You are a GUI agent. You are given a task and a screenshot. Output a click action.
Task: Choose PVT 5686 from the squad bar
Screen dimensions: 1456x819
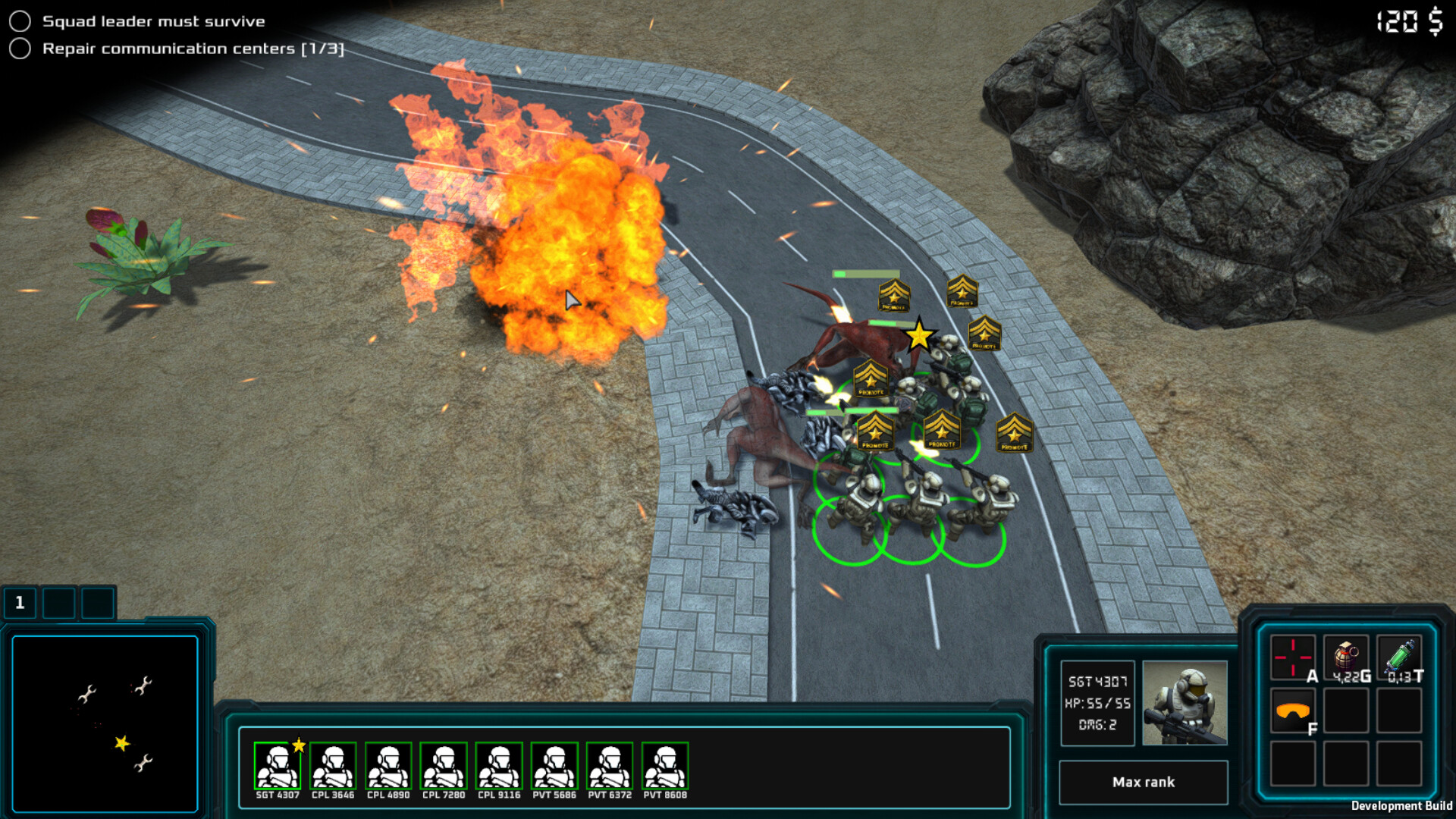554,767
